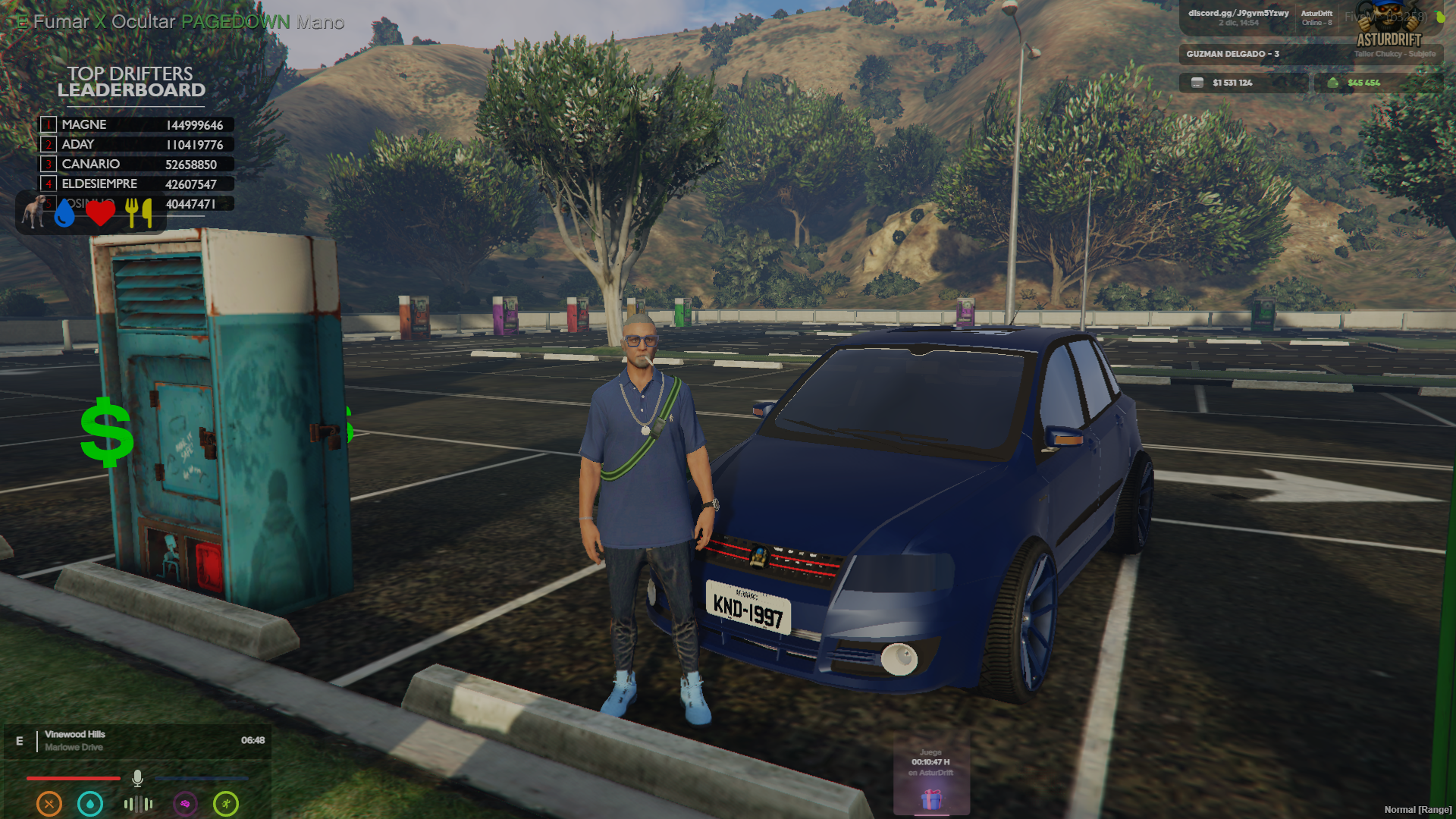Choose CANARIO in the leaderboard list

click(x=136, y=164)
